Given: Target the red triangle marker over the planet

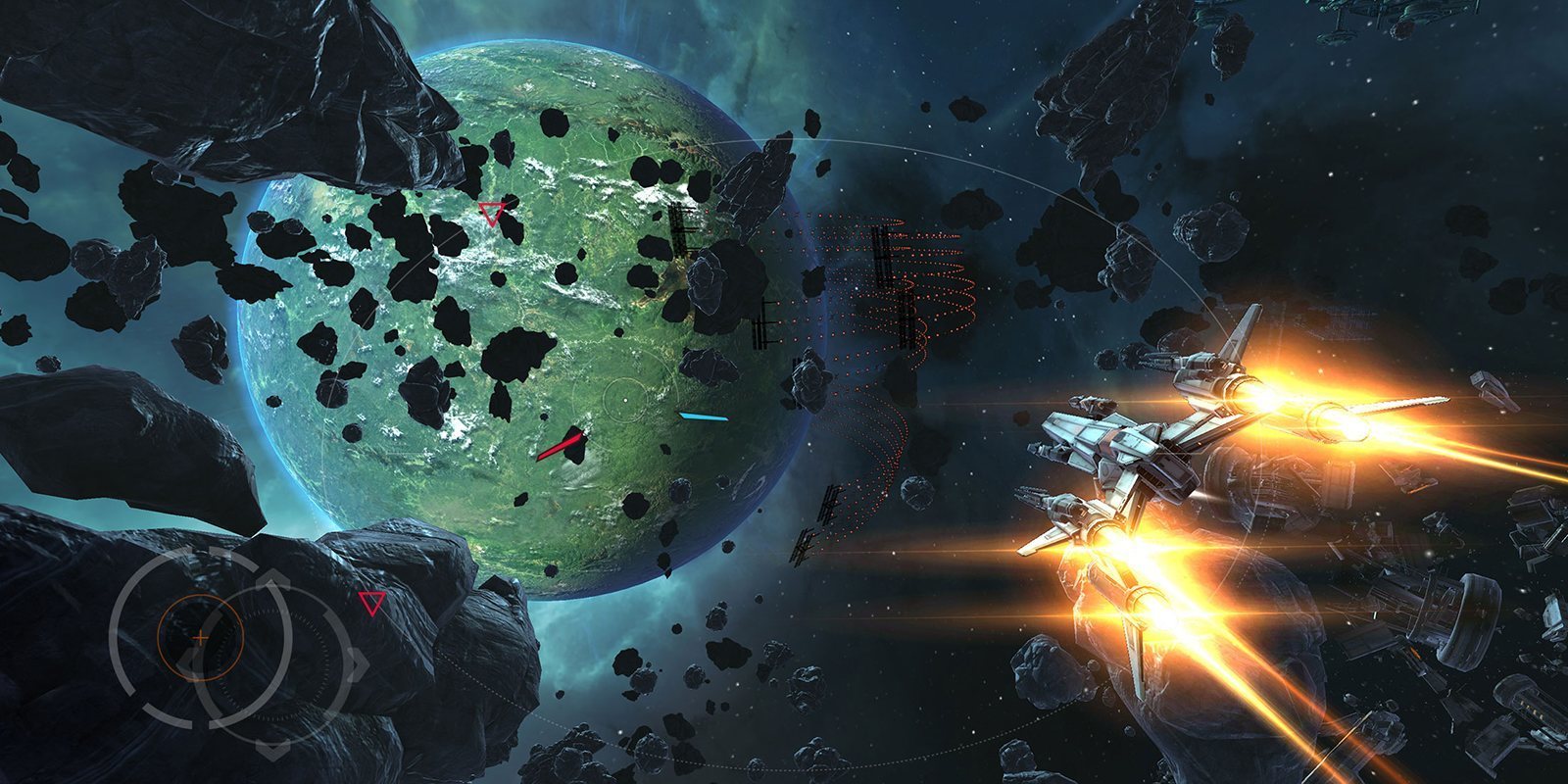Looking at the screenshot, I should point(491,213).
